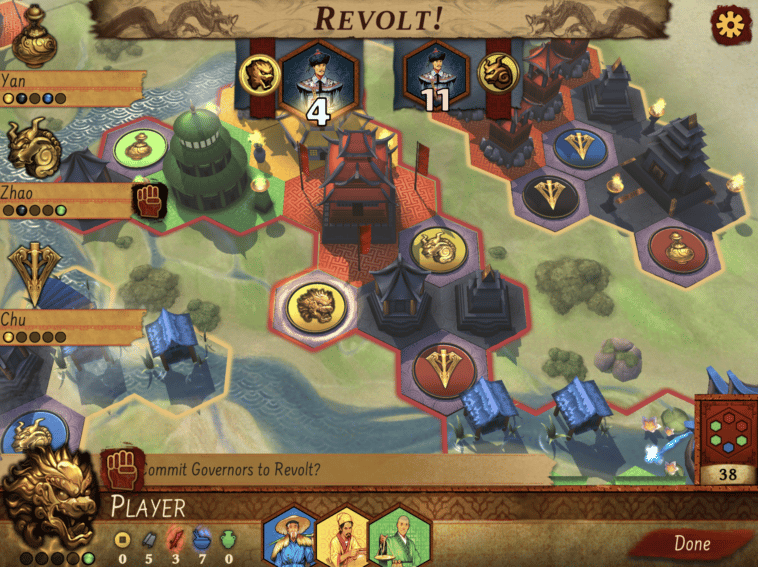The image size is (758, 567).
Task: Confirm with the Done button
Action: 691,544
